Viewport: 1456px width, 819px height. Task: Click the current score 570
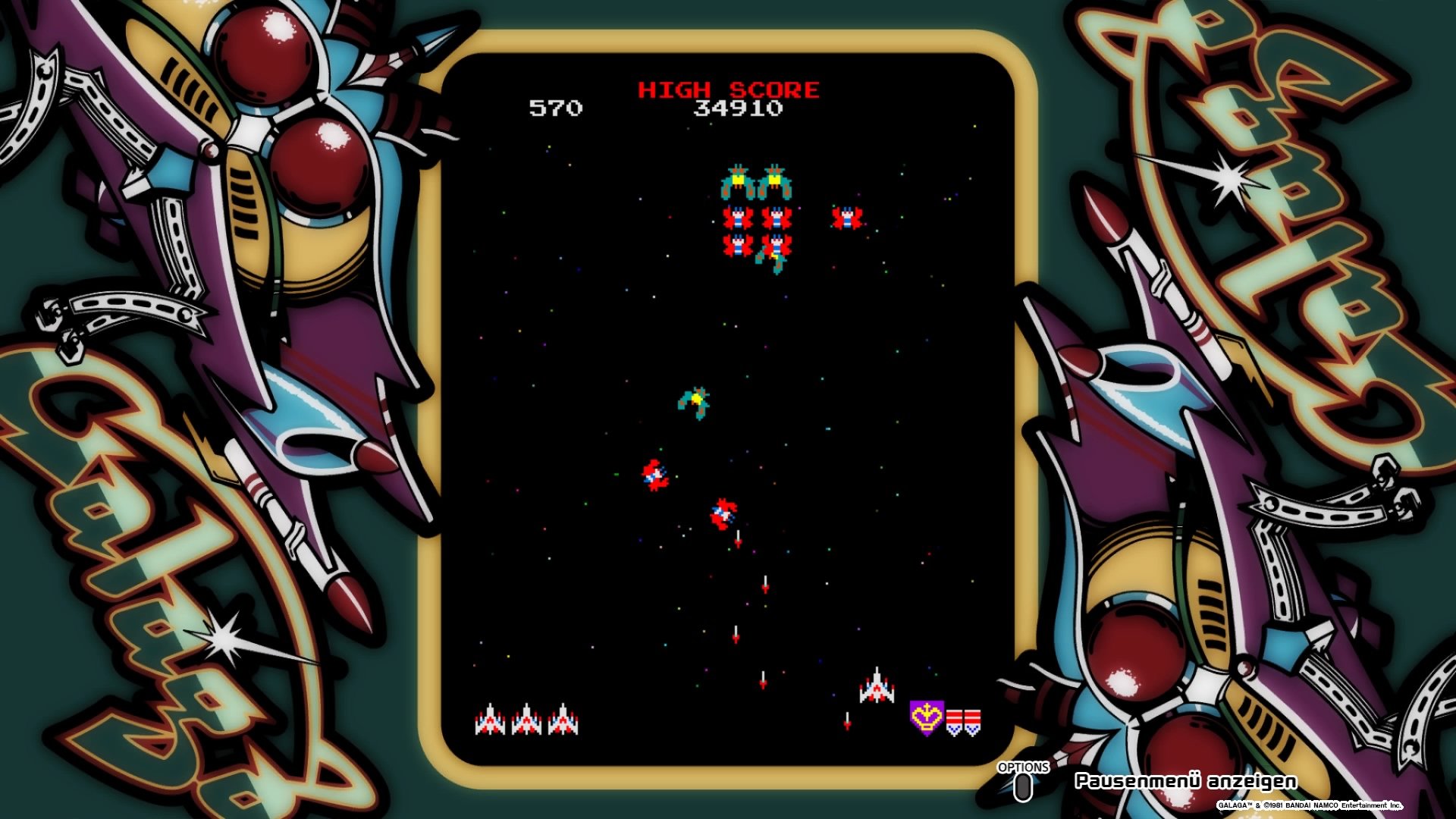click(556, 108)
